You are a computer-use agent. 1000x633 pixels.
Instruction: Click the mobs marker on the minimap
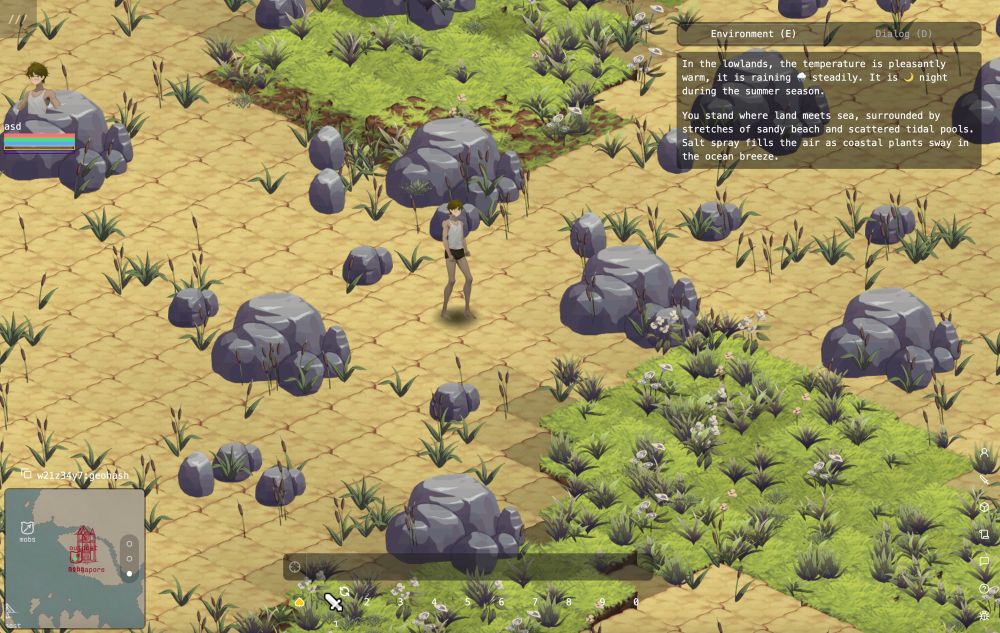click(x=28, y=530)
